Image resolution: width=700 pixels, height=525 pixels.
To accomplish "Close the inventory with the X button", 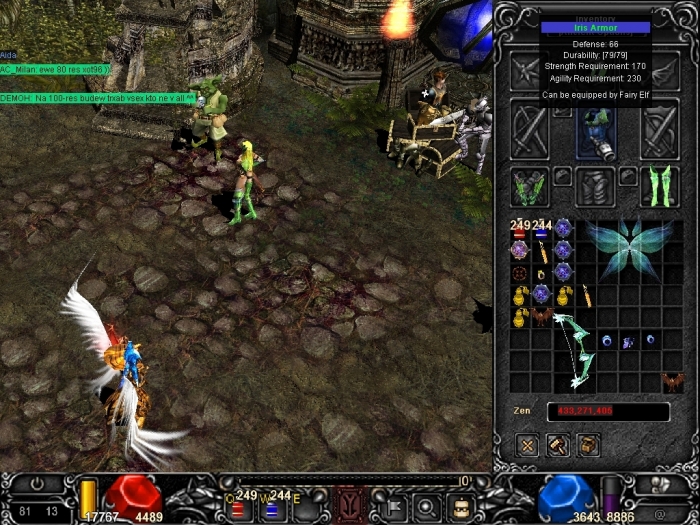I will [x=528, y=444].
